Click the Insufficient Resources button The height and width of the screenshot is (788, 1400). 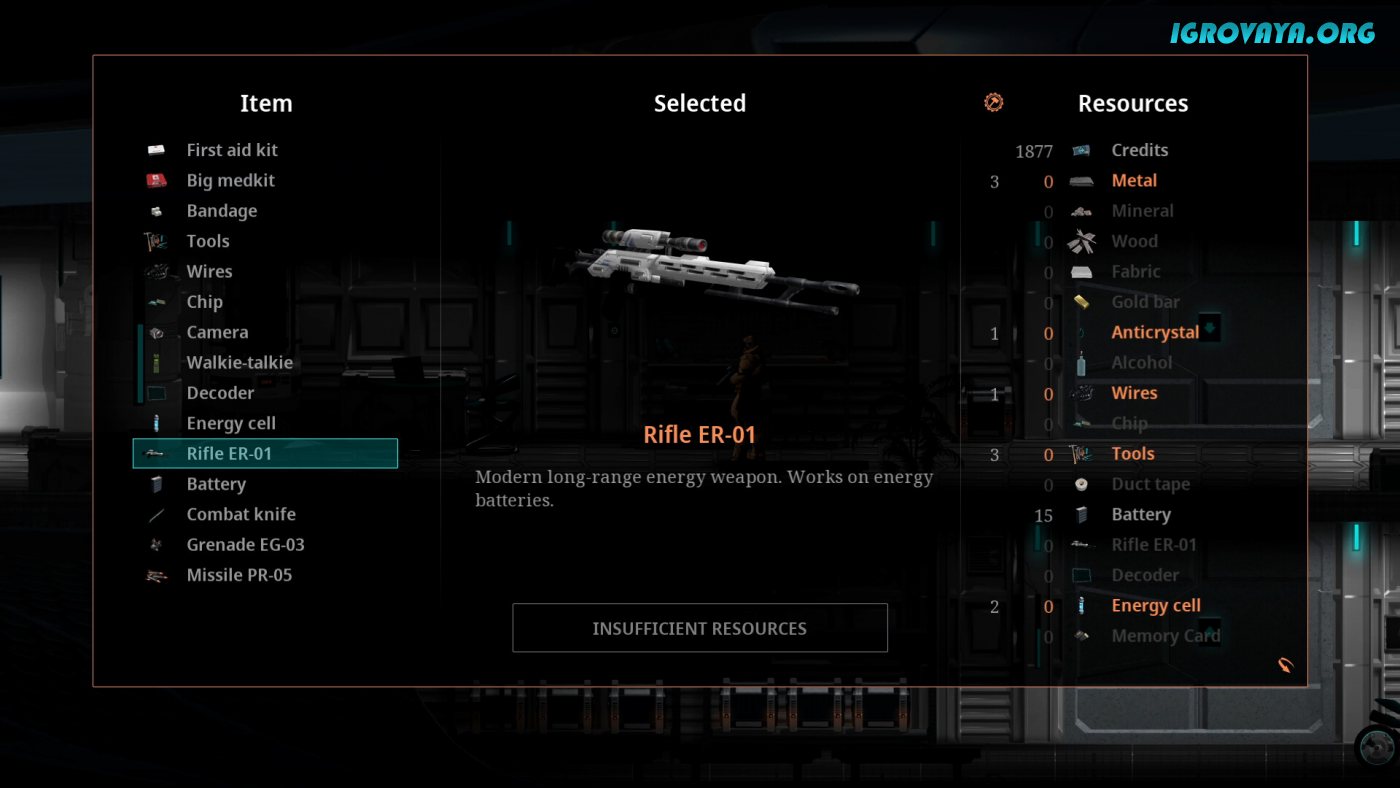pos(699,628)
